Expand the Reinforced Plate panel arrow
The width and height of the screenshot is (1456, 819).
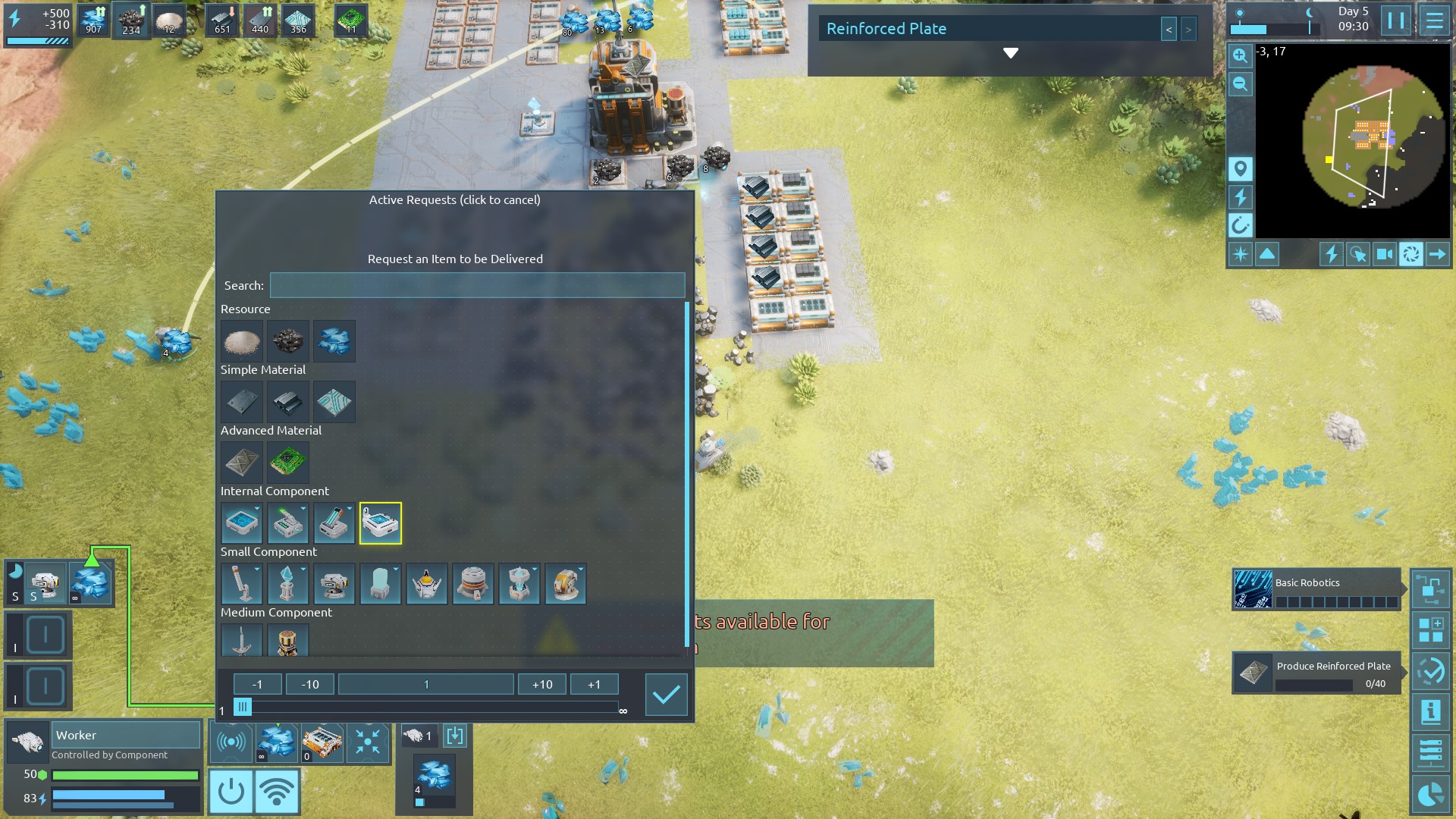(1010, 53)
